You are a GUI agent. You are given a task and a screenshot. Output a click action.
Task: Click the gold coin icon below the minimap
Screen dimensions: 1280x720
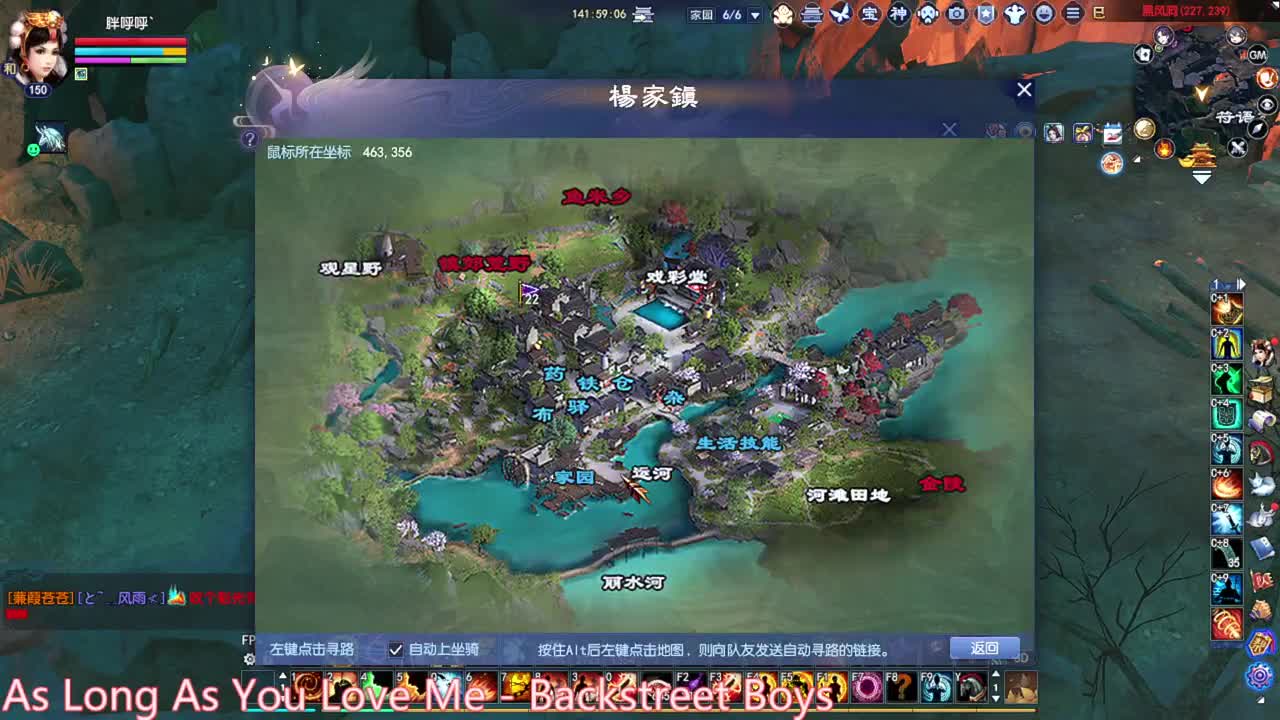[x=1144, y=128]
